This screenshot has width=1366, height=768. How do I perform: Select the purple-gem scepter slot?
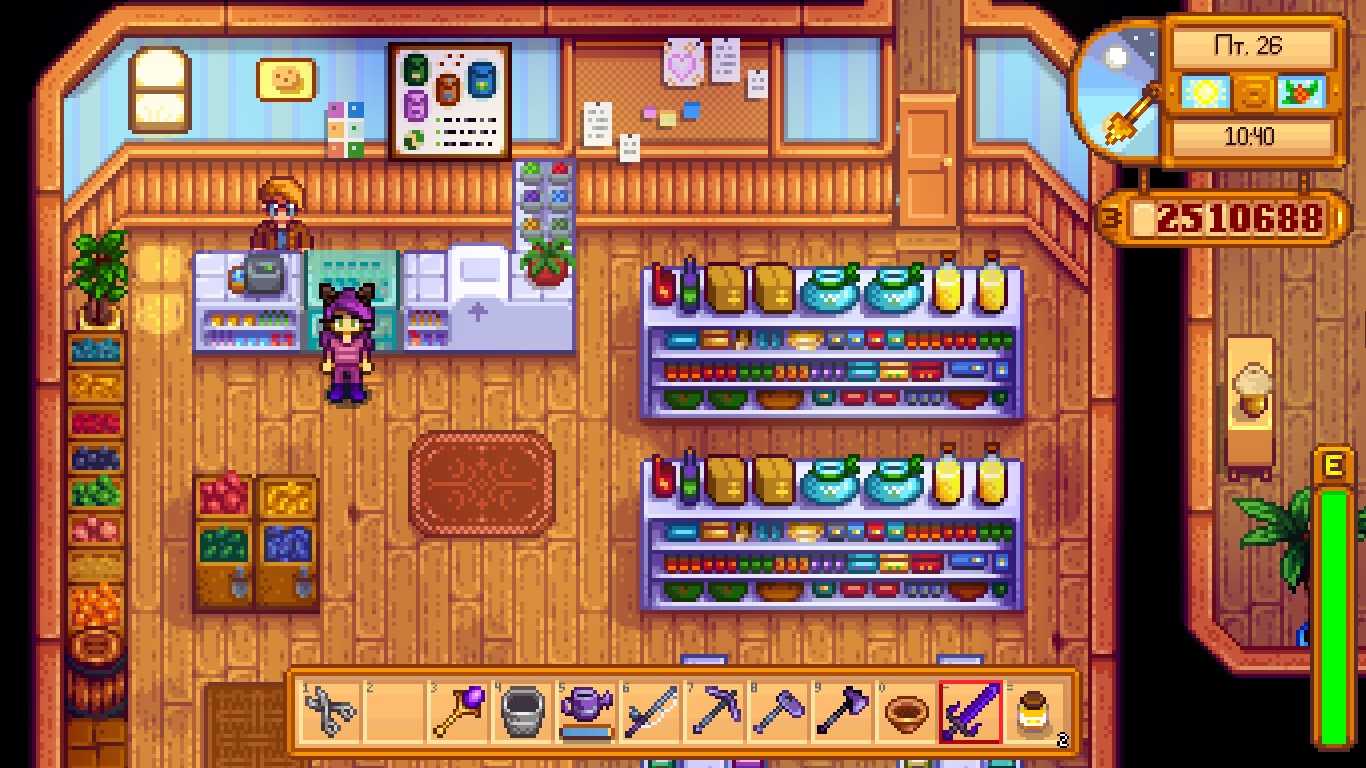click(458, 713)
